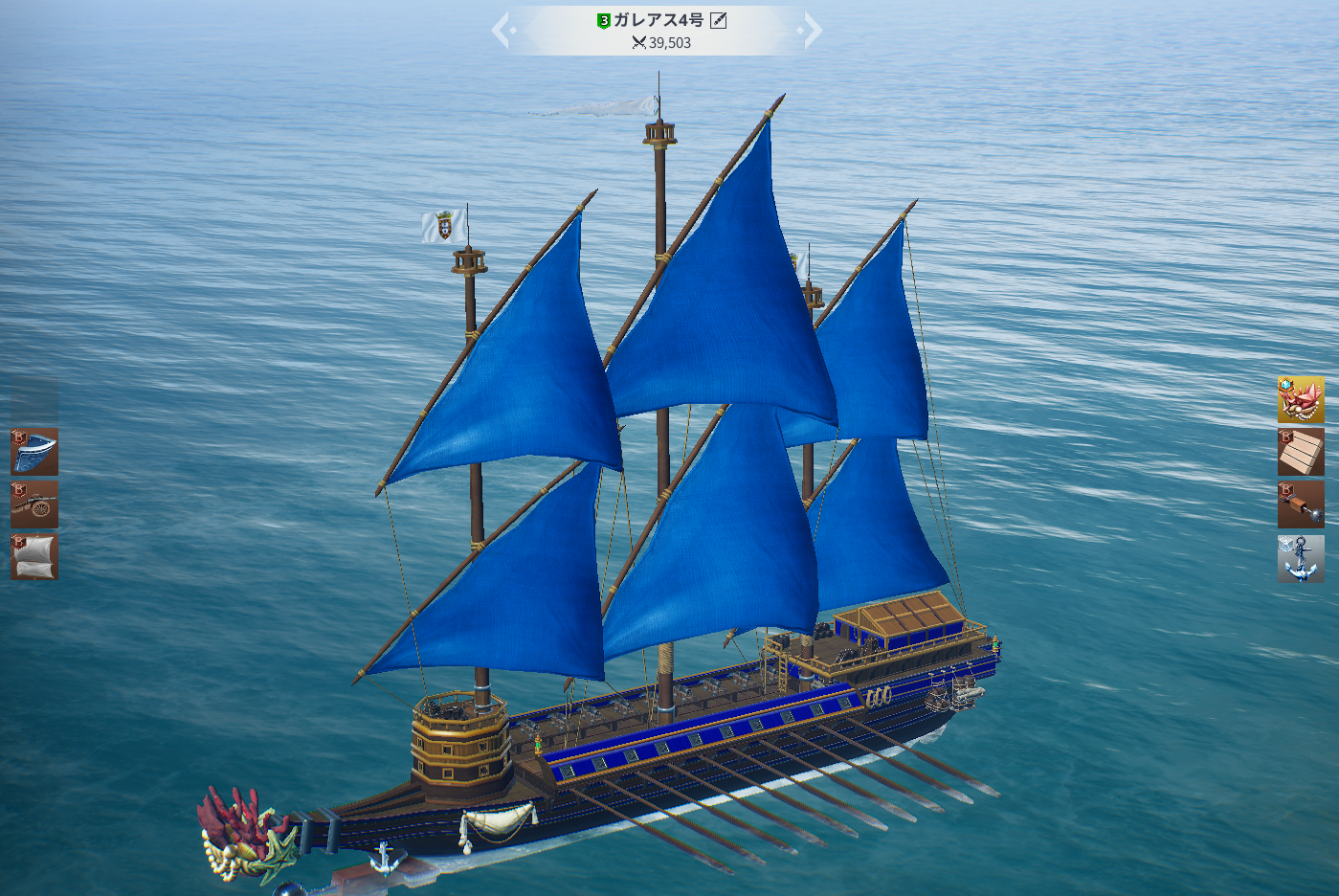Image resolution: width=1339 pixels, height=896 pixels.
Task: Switch to the previous ship with left arrow
Action: (x=502, y=30)
